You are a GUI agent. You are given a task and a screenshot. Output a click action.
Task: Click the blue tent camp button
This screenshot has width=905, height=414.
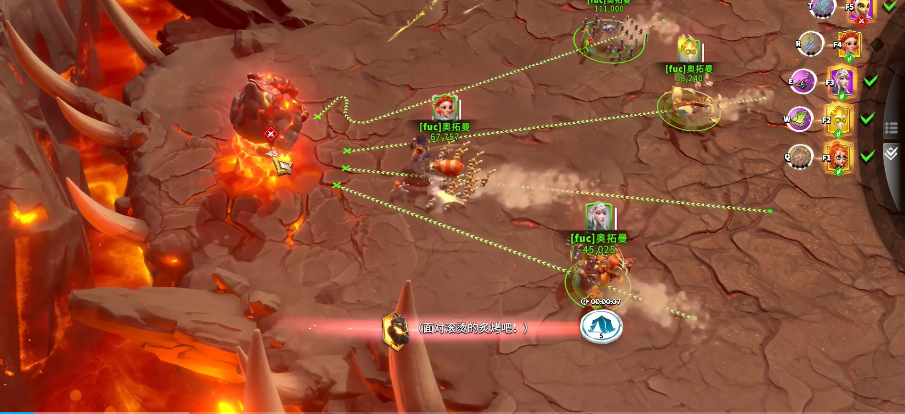click(601, 326)
